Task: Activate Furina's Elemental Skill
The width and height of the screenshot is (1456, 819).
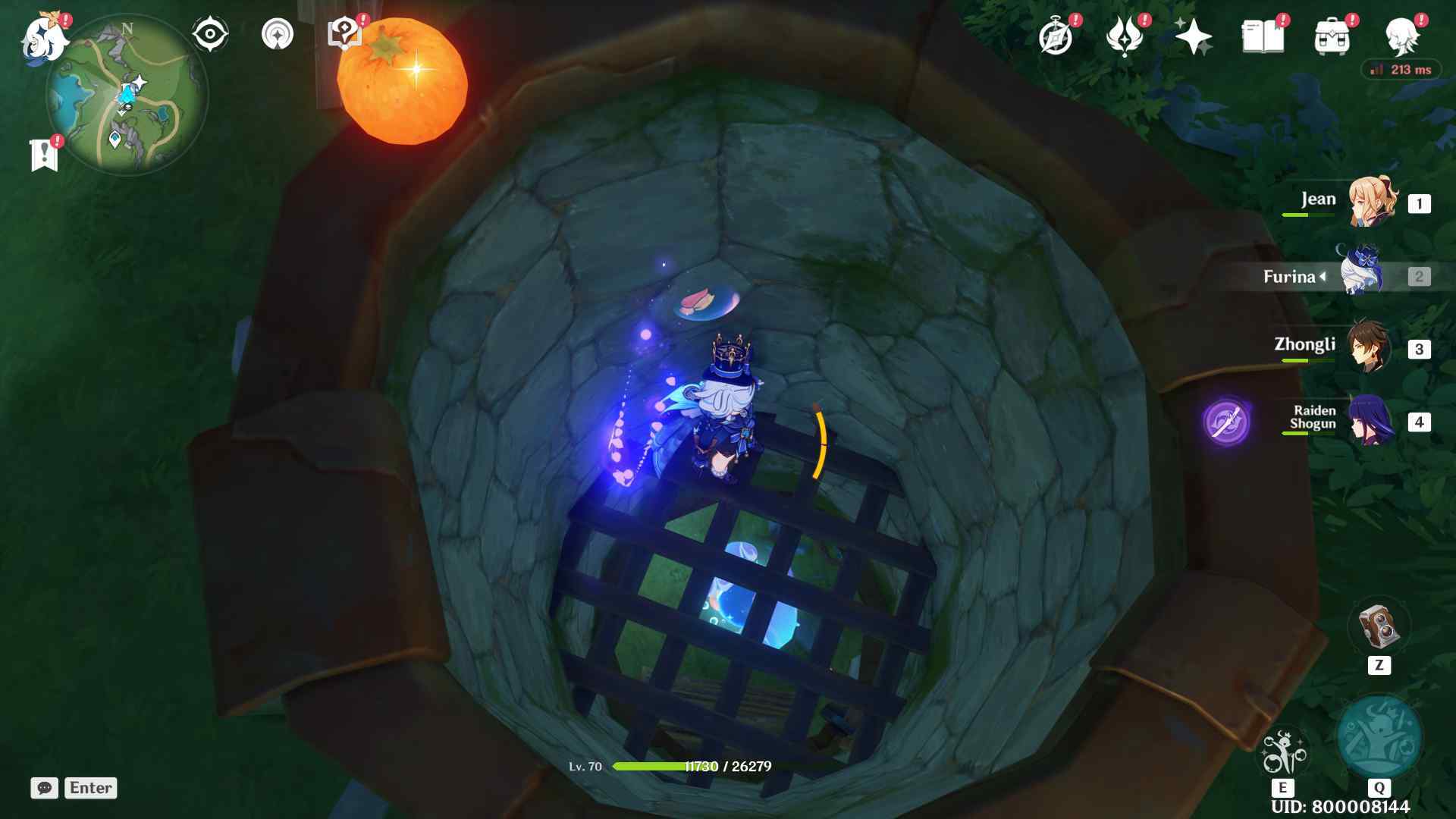Action: [x=1282, y=752]
